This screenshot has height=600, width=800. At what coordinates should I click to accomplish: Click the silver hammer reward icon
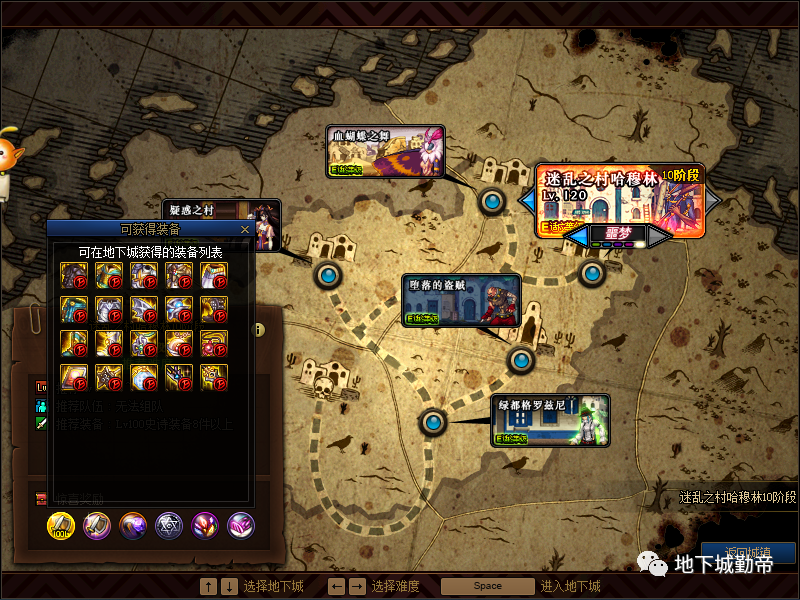coord(97,526)
